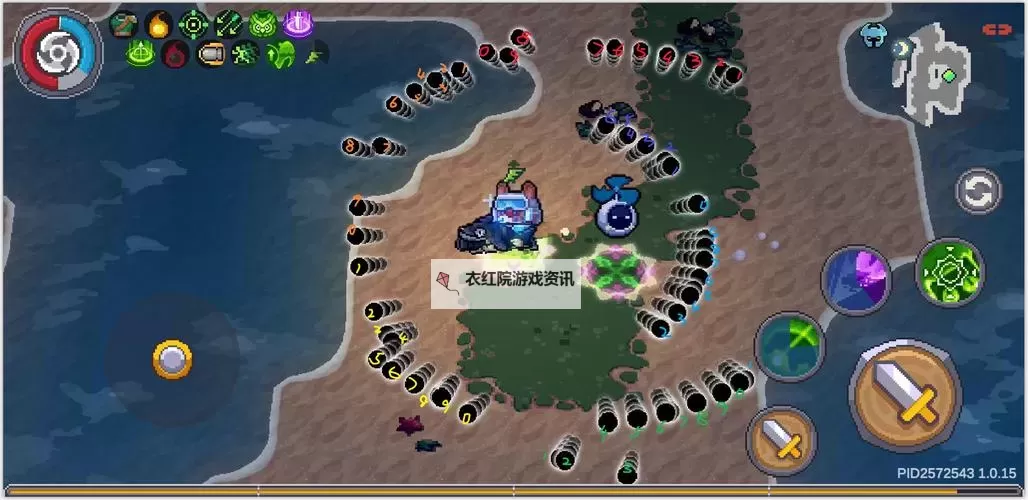Tap the green hammer crate buff icon
Image resolution: width=1028 pixels, height=500 pixels.
point(124,24)
